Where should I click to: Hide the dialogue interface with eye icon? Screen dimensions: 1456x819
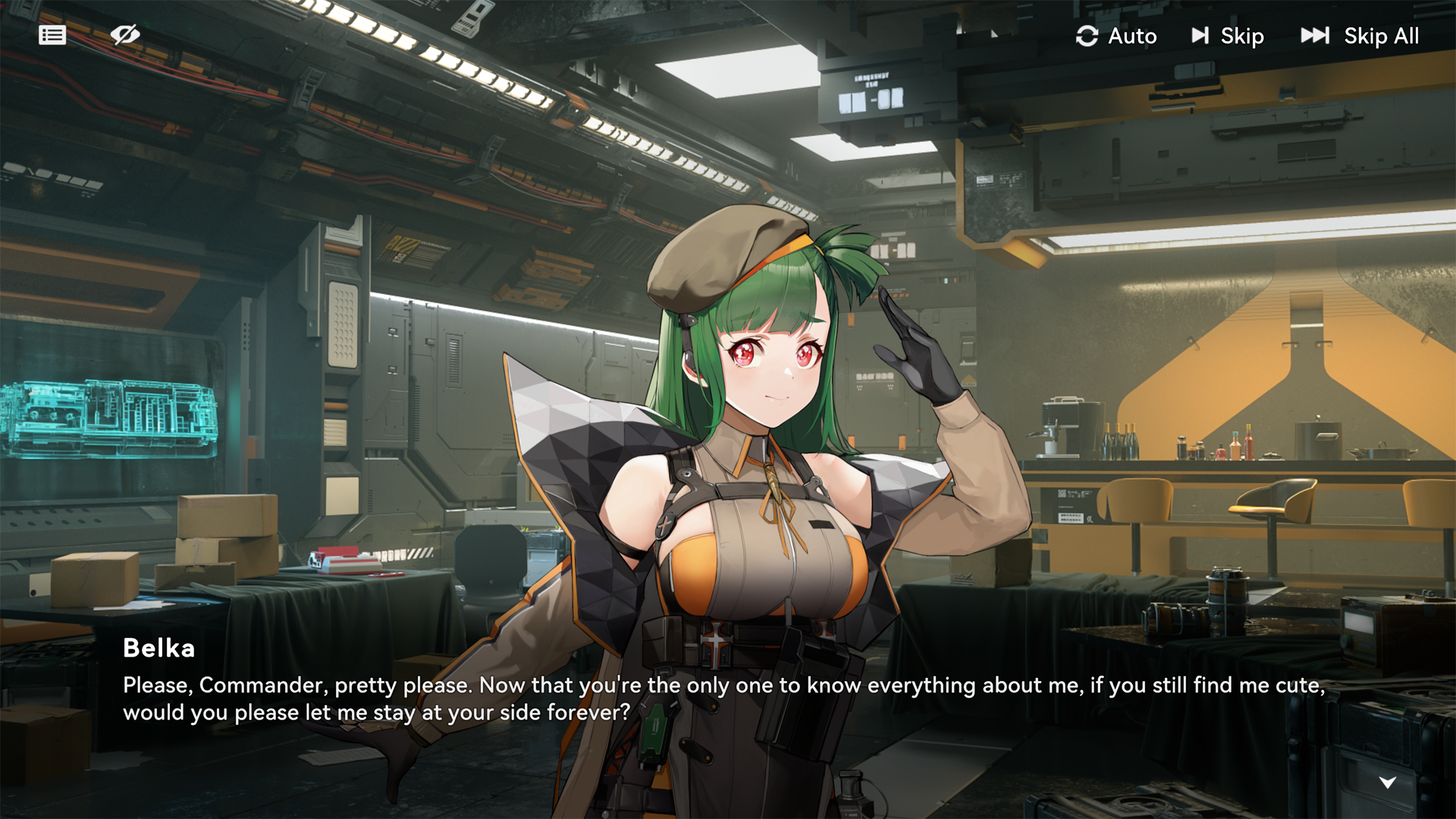[125, 35]
